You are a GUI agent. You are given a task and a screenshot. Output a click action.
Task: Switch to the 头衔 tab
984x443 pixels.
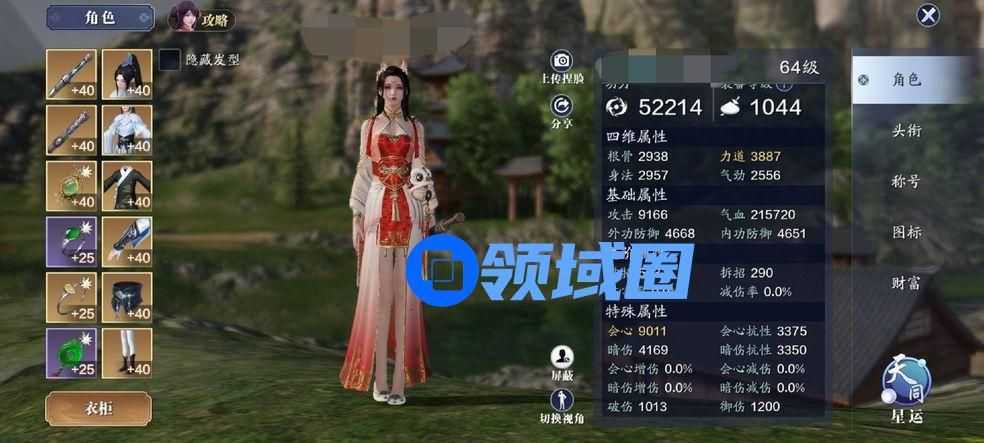coord(907,130)
